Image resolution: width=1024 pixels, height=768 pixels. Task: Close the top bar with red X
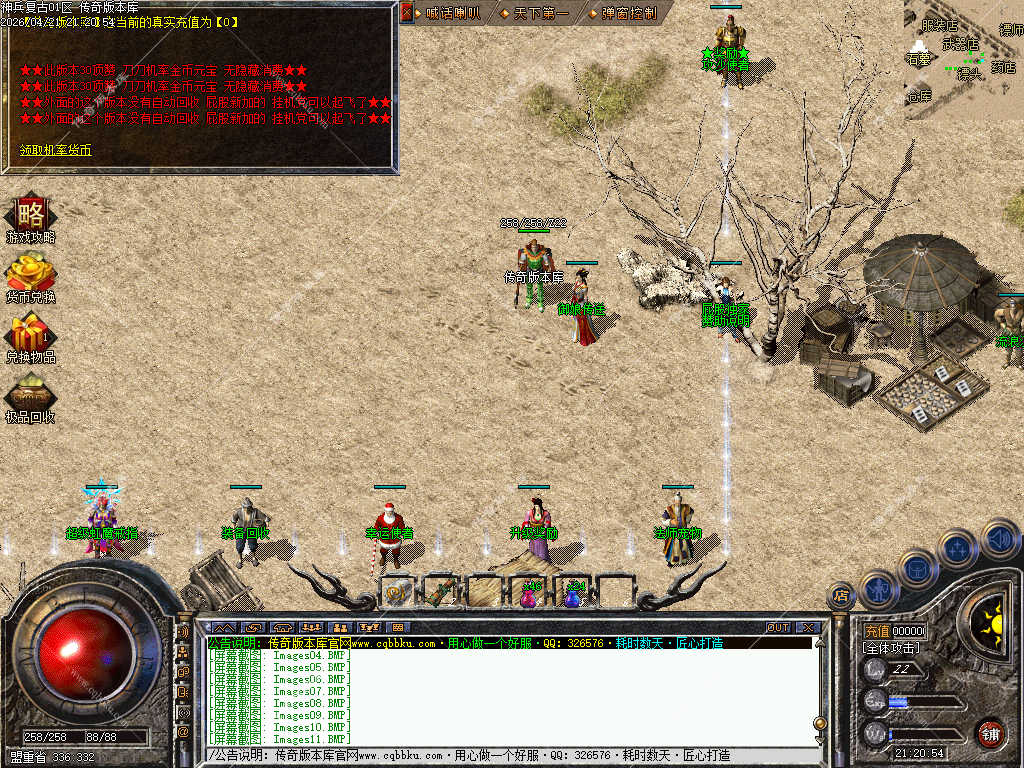407,13
